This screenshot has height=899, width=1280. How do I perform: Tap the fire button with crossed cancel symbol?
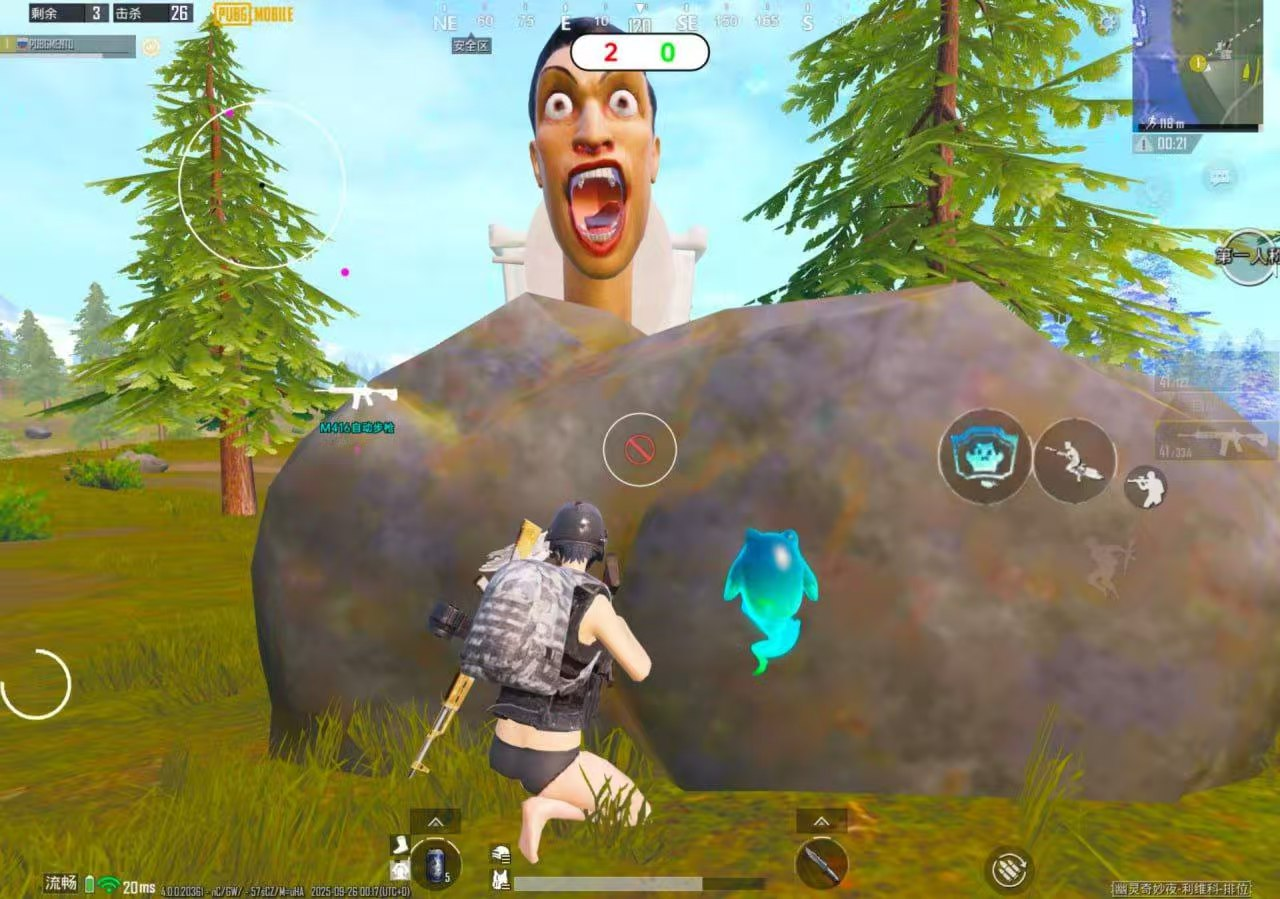[x=640, y=450]
